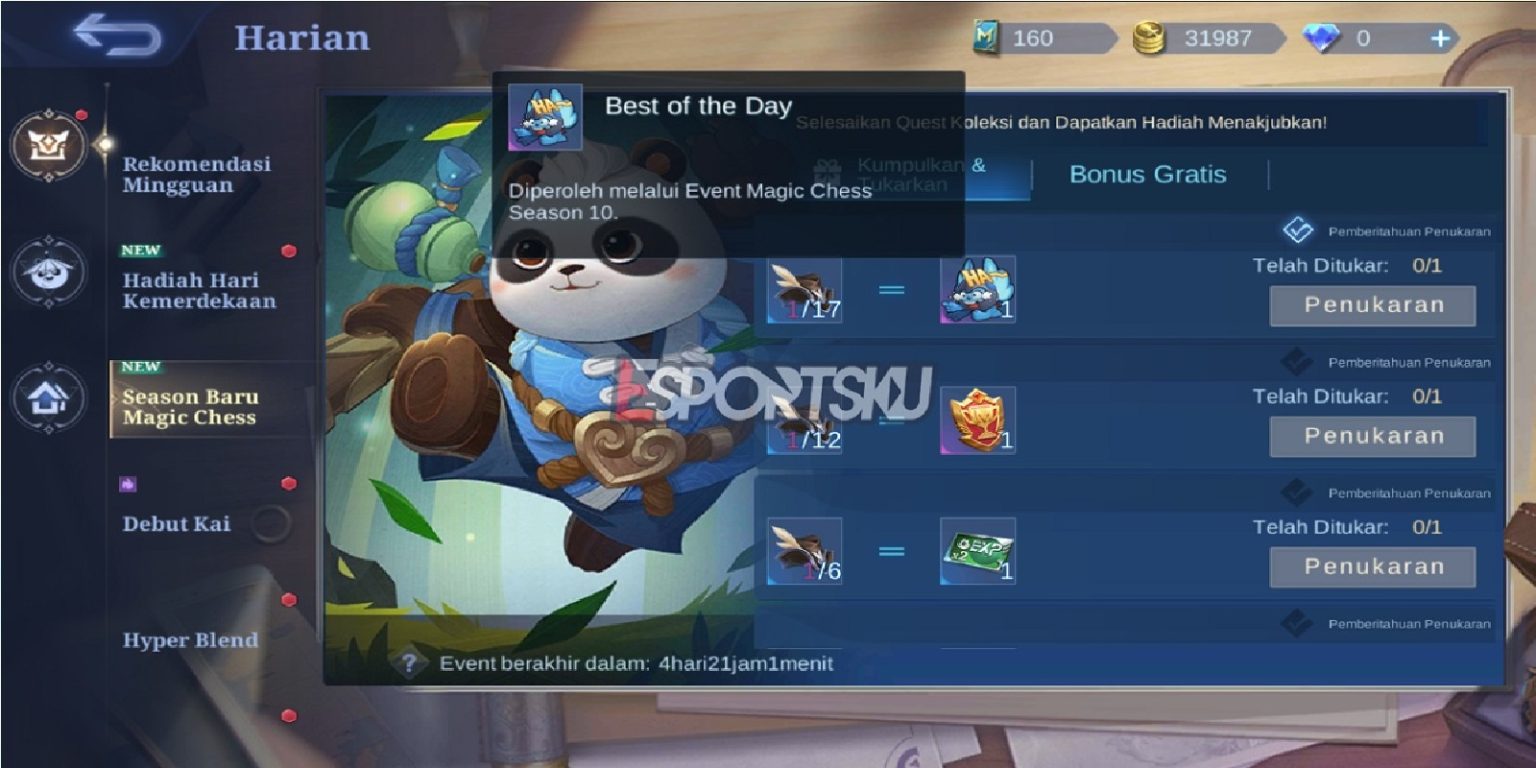Switch to the Bonus Gratis tab
1536x768 pixels.
pos(1148,175)
